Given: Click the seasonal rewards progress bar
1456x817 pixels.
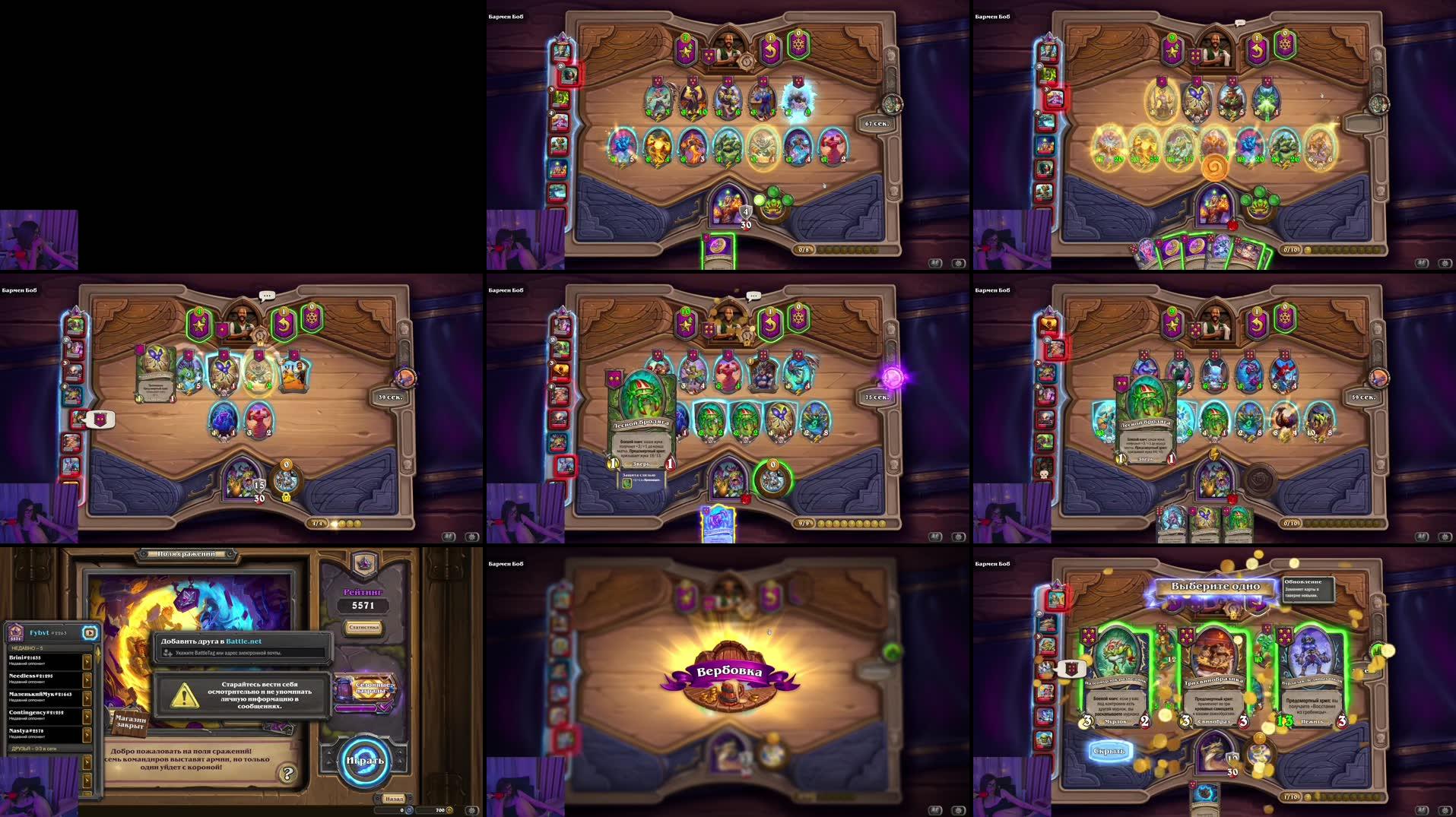Looking at the screenshot, I should pos(357,709).
